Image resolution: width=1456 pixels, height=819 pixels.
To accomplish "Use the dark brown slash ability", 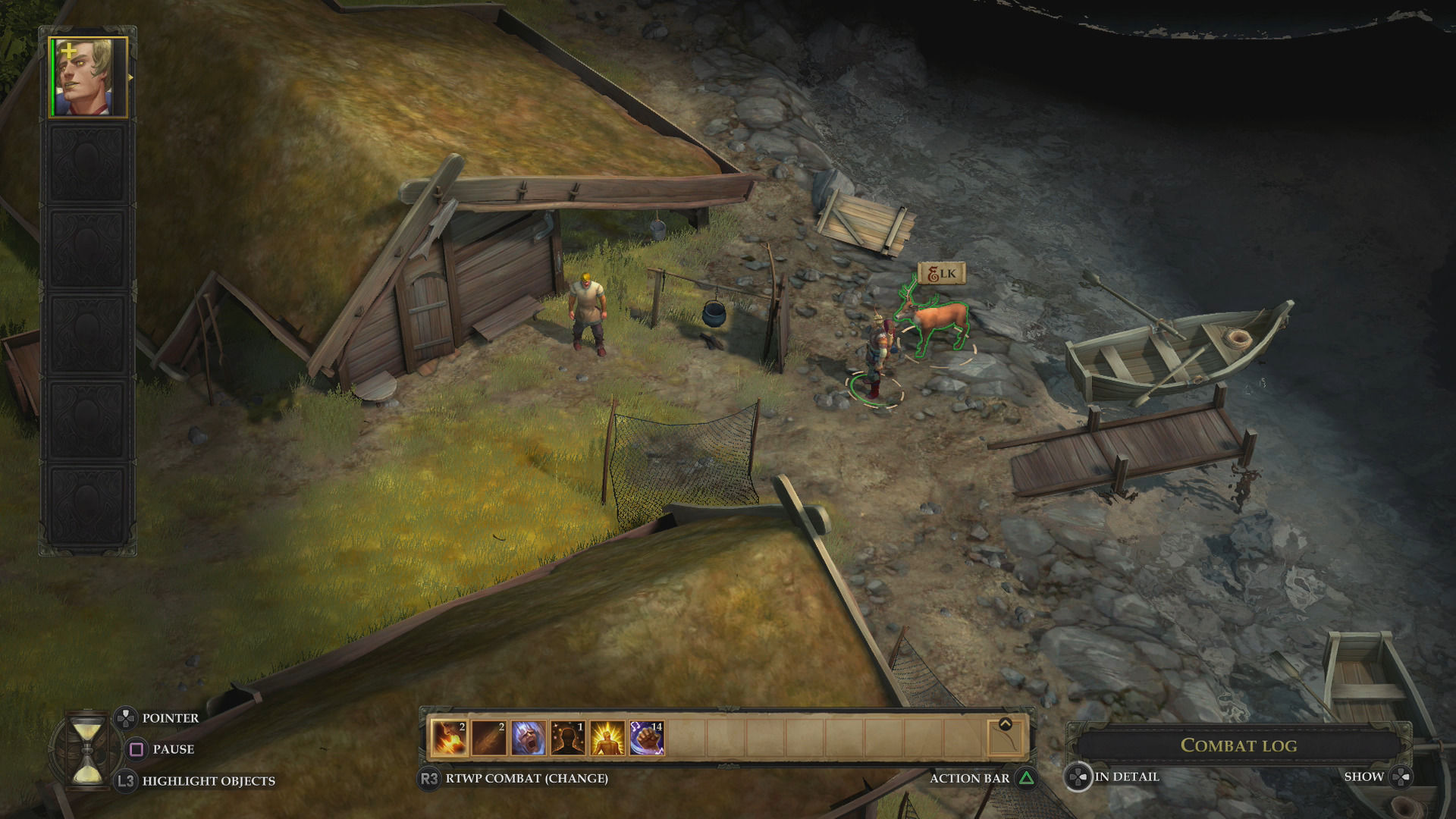I will coord(488,738).
